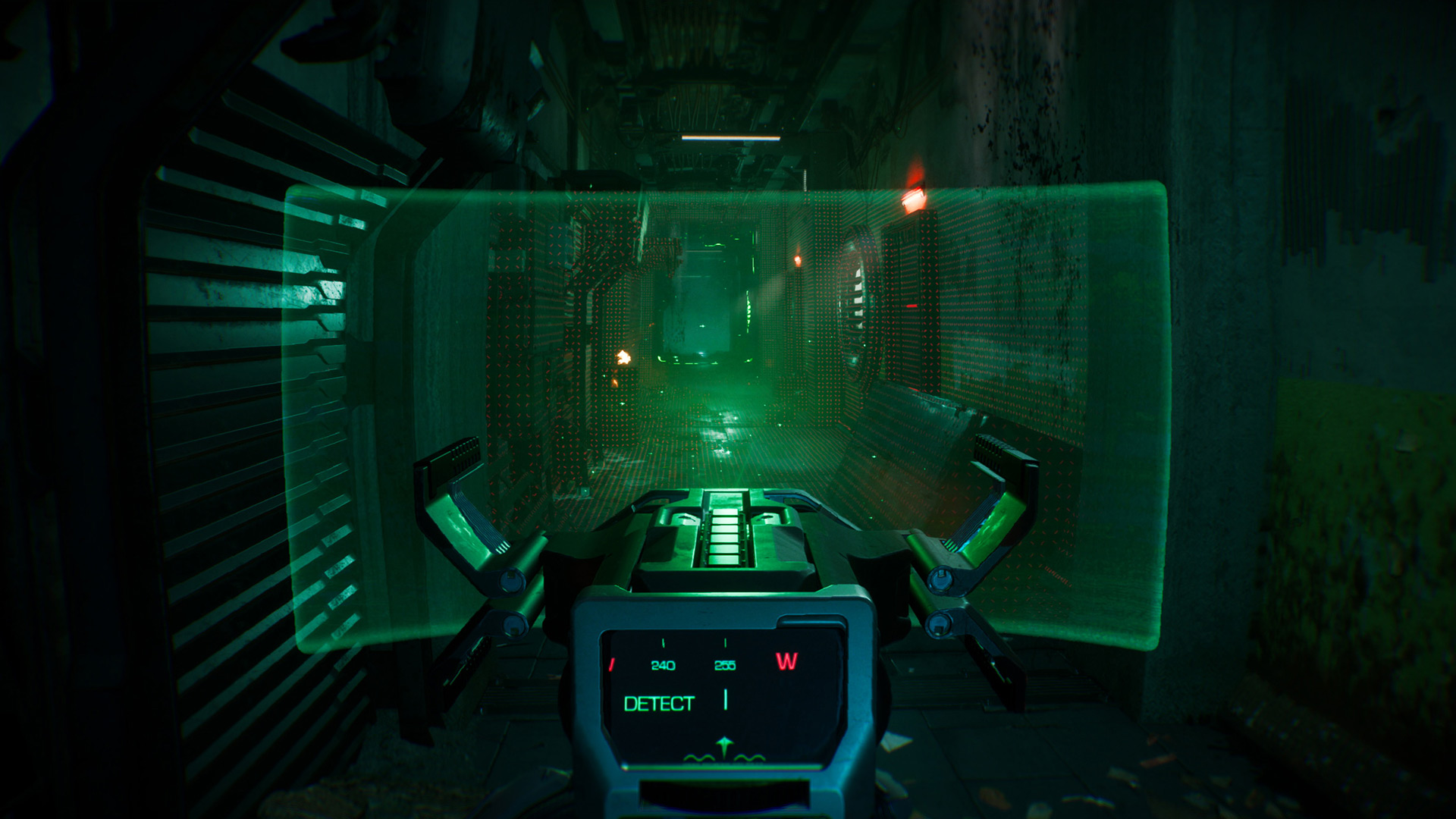Toggle the DETECT mode on scanner display
The image size is (1456, 819).
coord(659,702)
